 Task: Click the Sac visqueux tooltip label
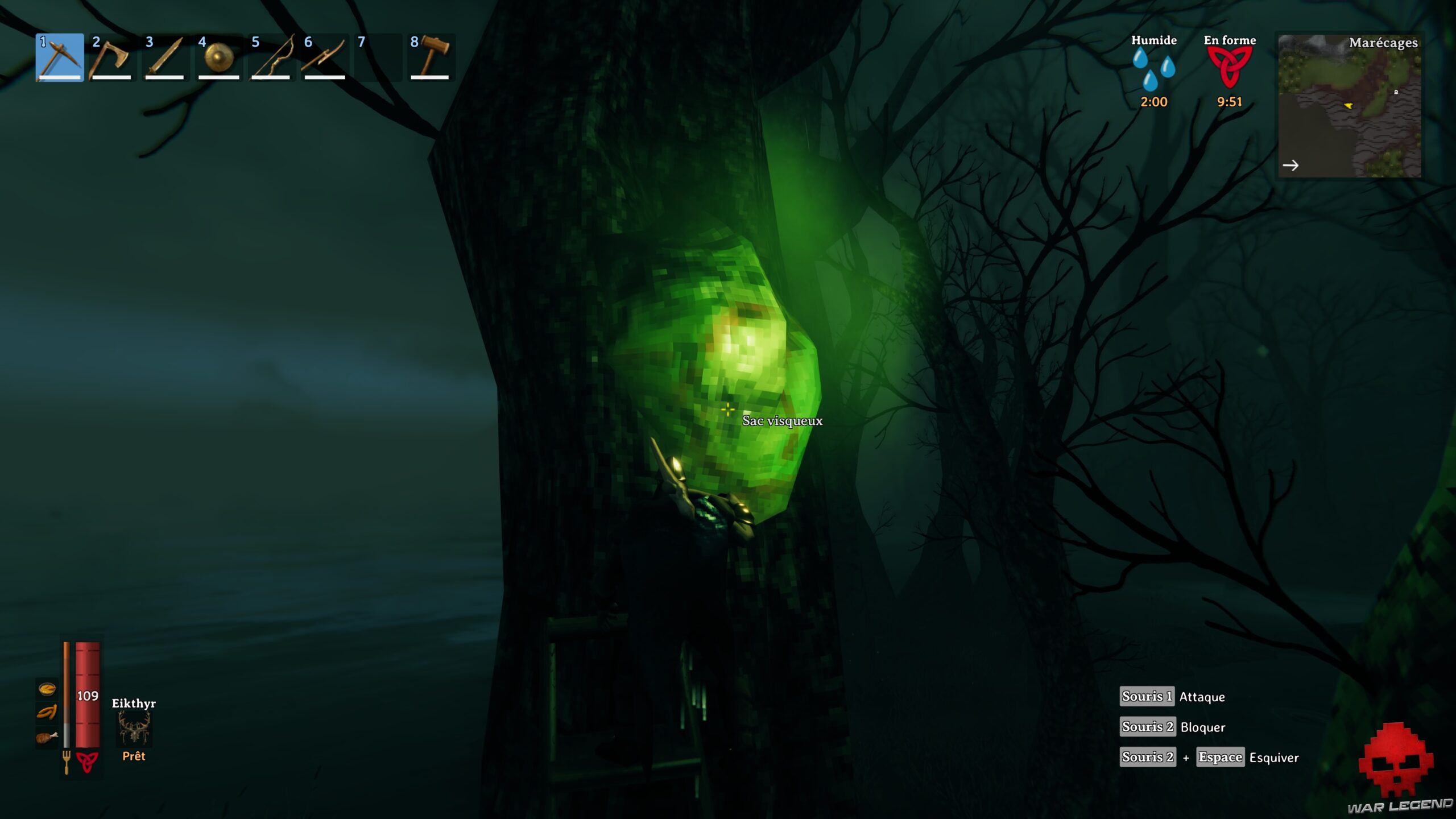[781, 421]
